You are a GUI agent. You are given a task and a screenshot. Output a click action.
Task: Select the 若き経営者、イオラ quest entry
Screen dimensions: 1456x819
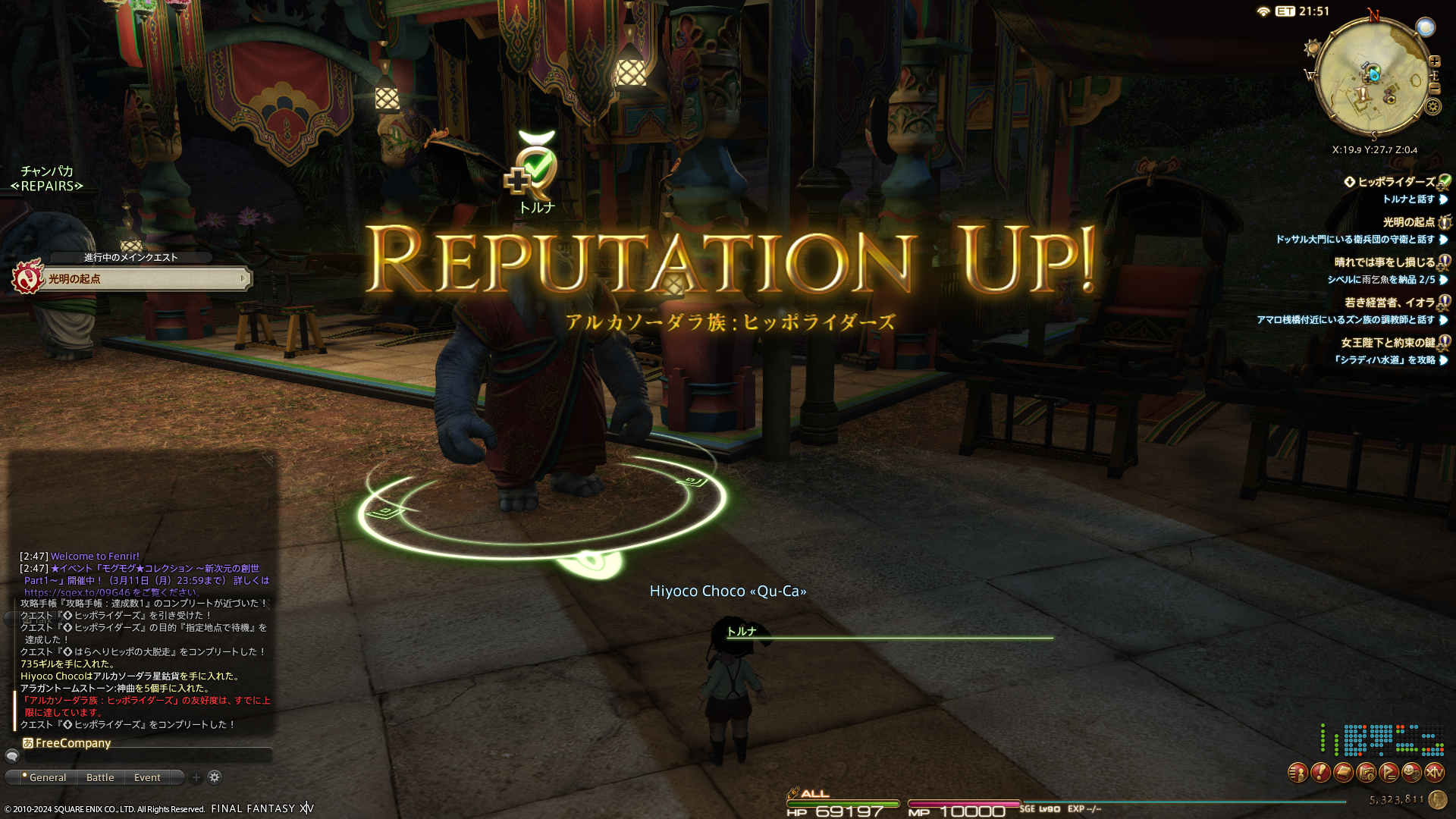point(1389,303)
